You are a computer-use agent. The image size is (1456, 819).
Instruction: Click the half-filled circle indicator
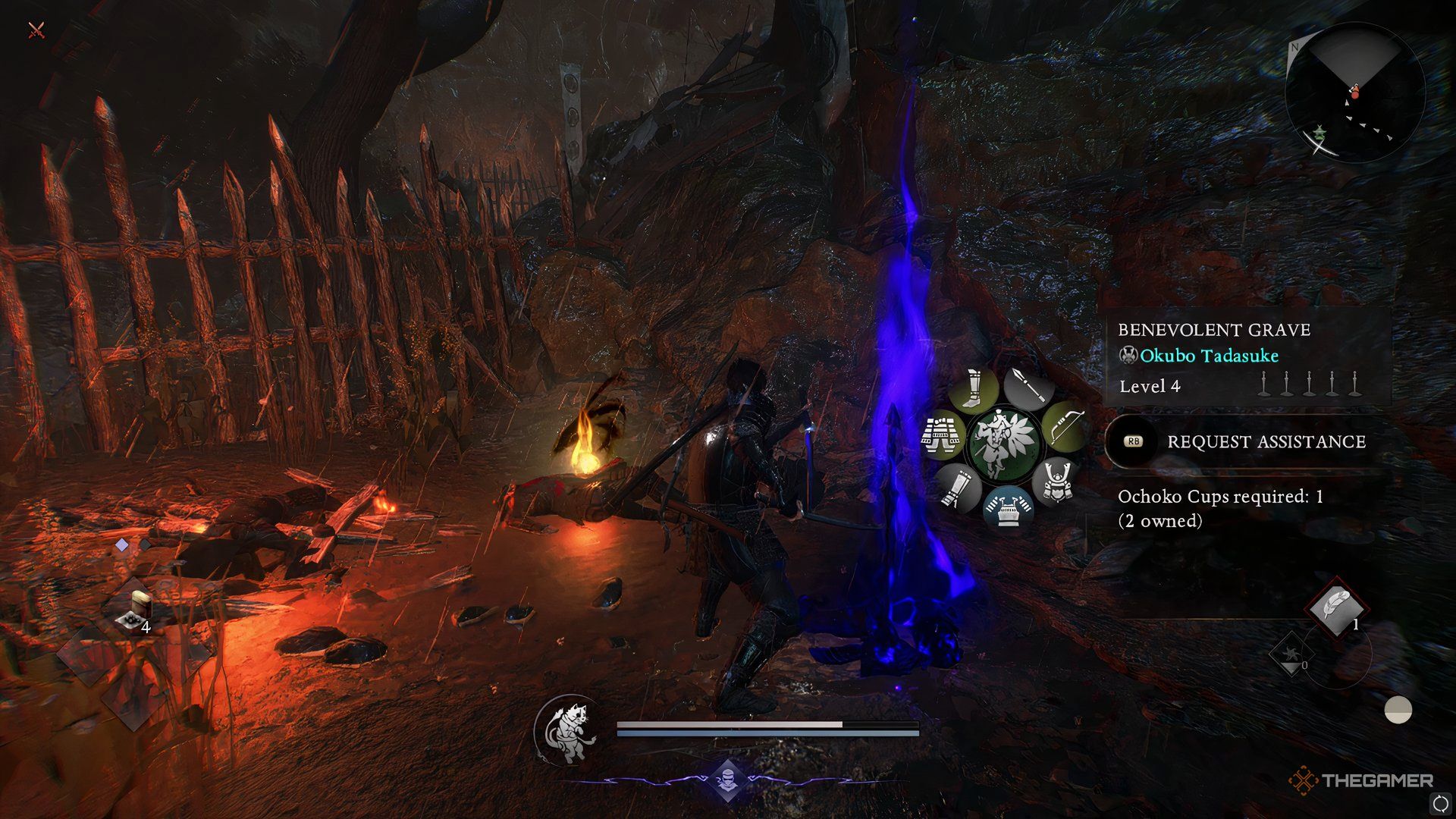[x=1398, y=711]
